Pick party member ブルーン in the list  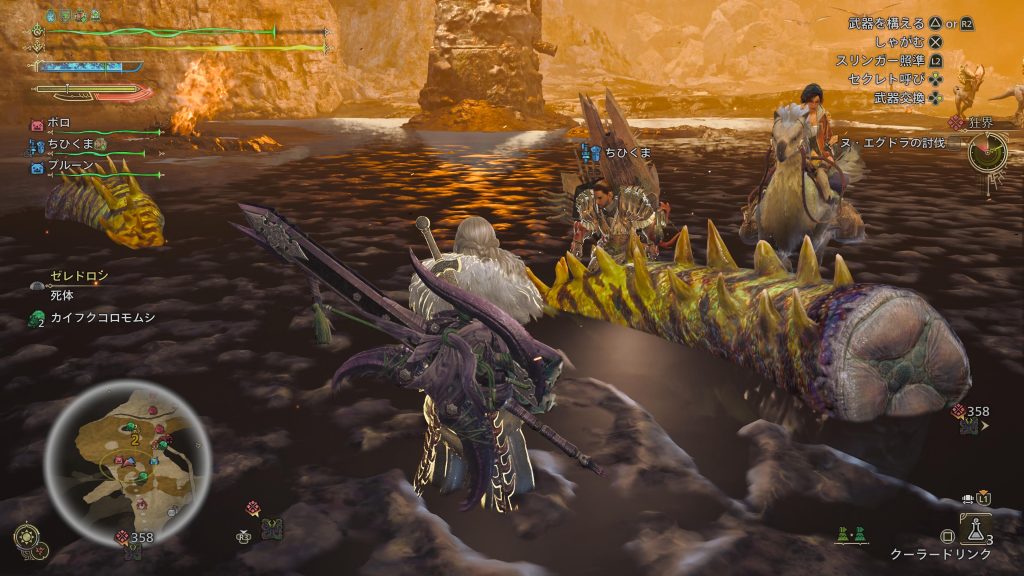tap(70, 167)
